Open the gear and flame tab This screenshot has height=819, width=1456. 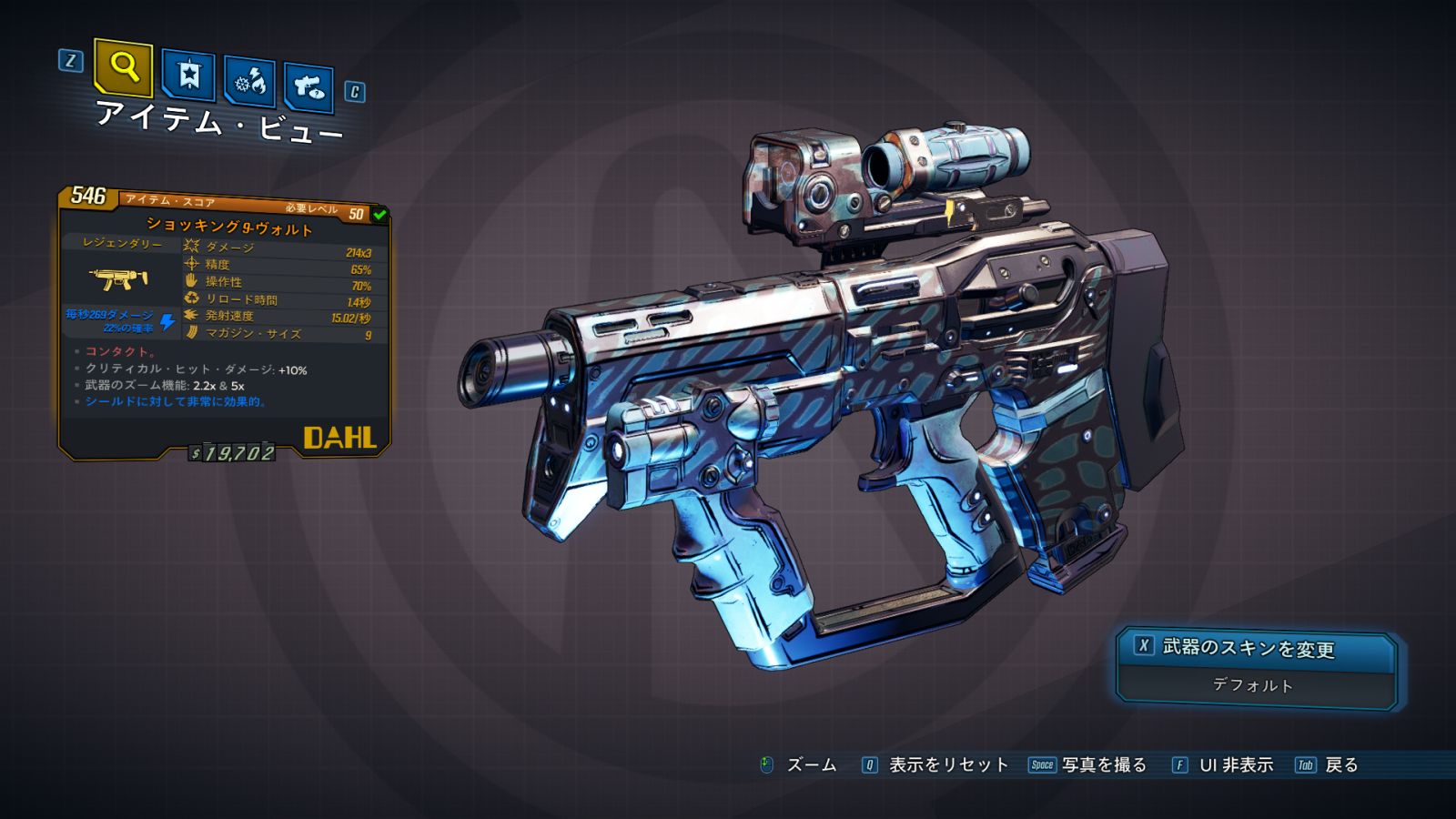click(249, 83)
